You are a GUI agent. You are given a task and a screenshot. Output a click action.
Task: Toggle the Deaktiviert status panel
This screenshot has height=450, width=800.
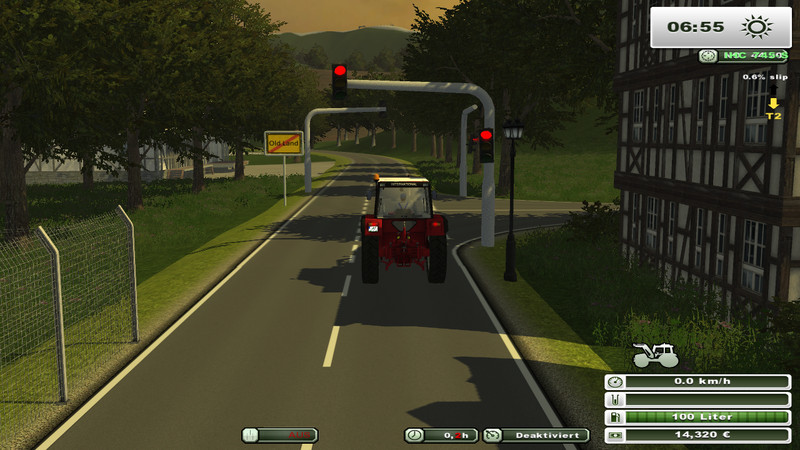[x=536, y=435]
